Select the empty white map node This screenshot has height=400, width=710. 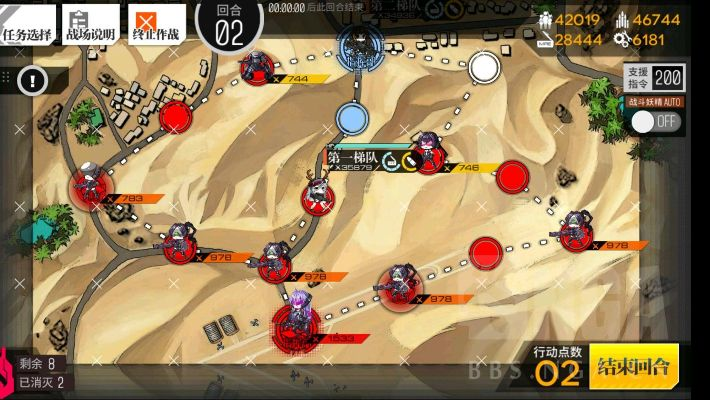[484, 68]
